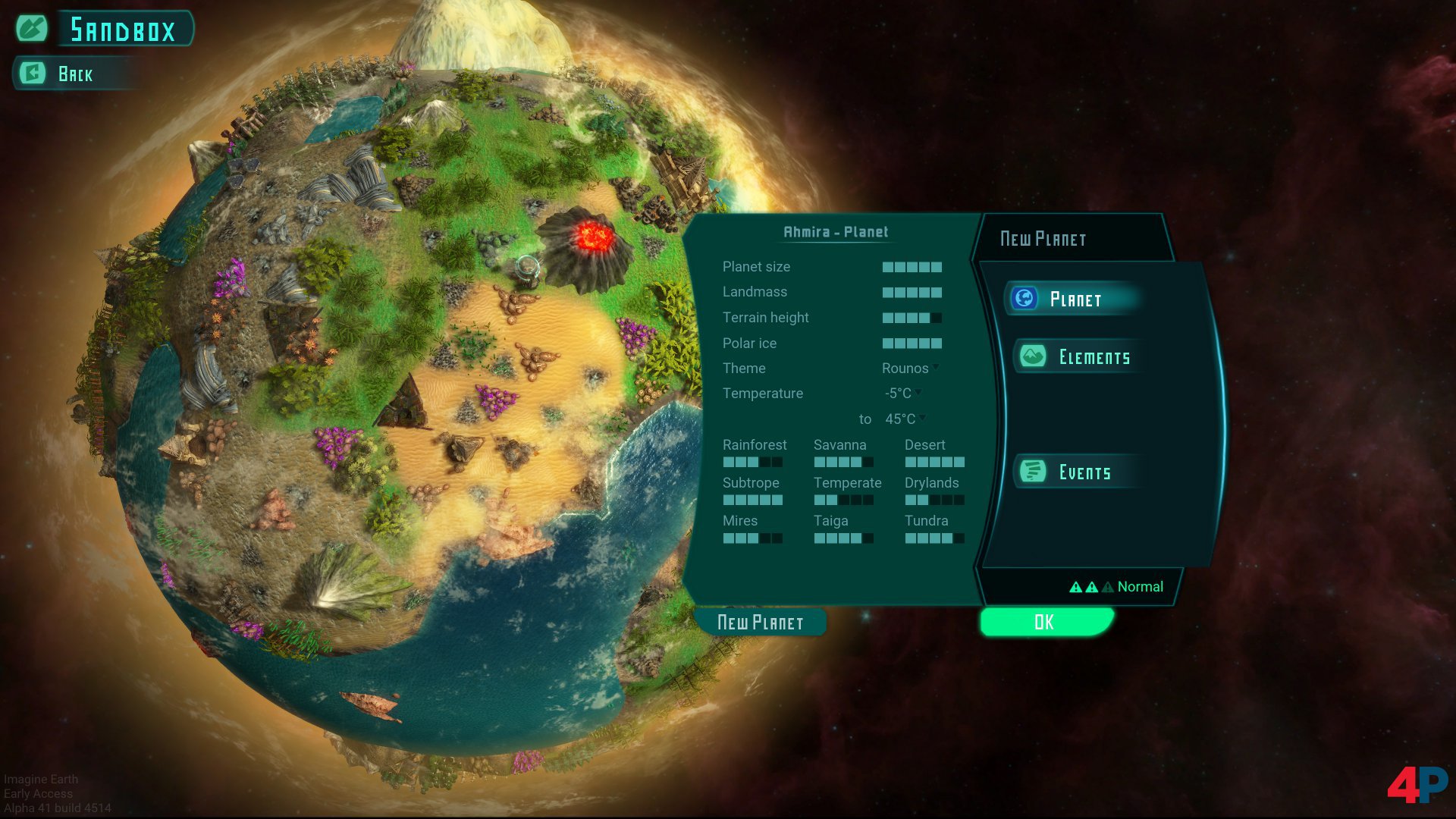
Task: Generate a New Planet
Action: 760,623
